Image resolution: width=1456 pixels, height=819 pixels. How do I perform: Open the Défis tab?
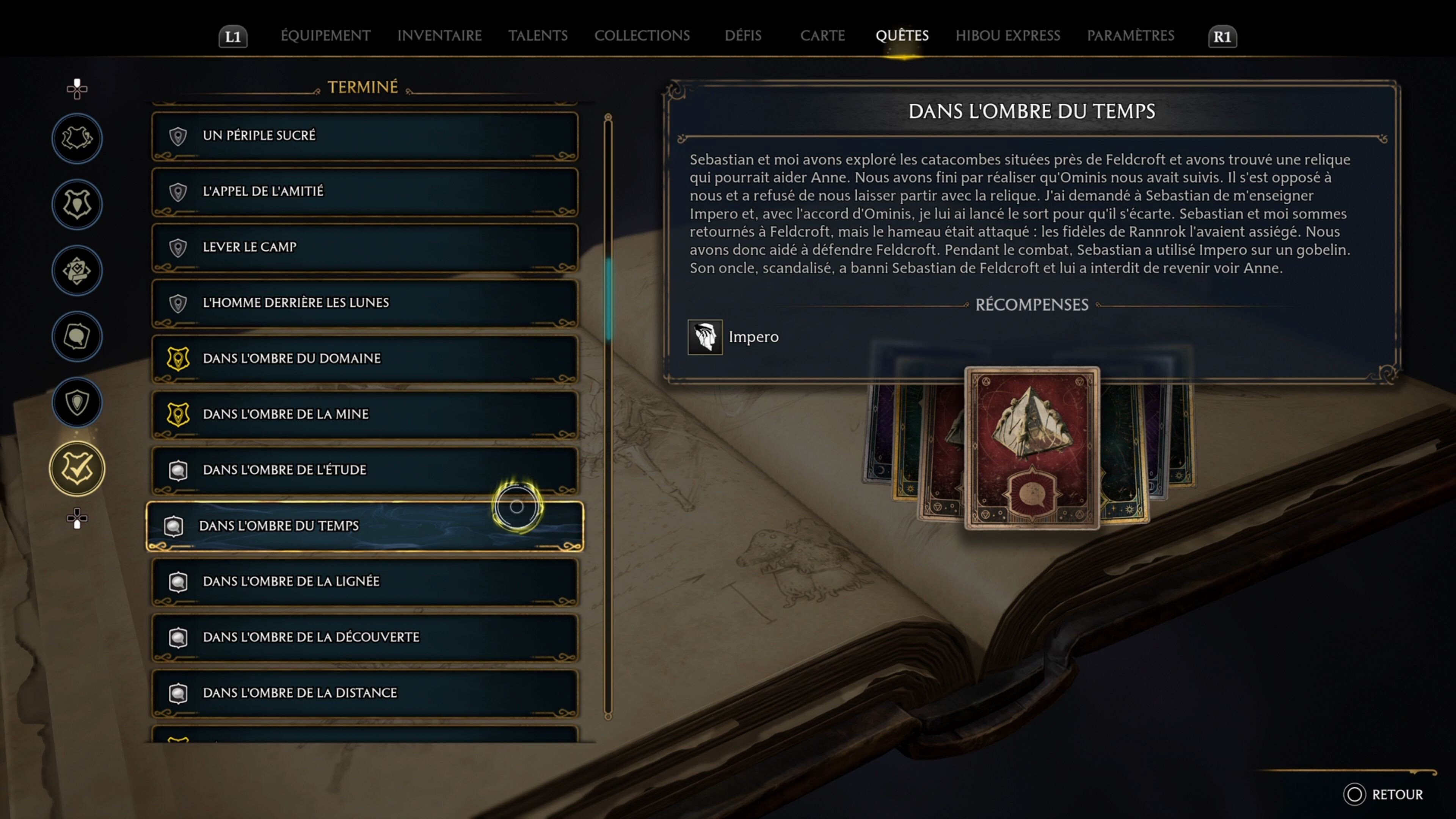coord(743,36)
